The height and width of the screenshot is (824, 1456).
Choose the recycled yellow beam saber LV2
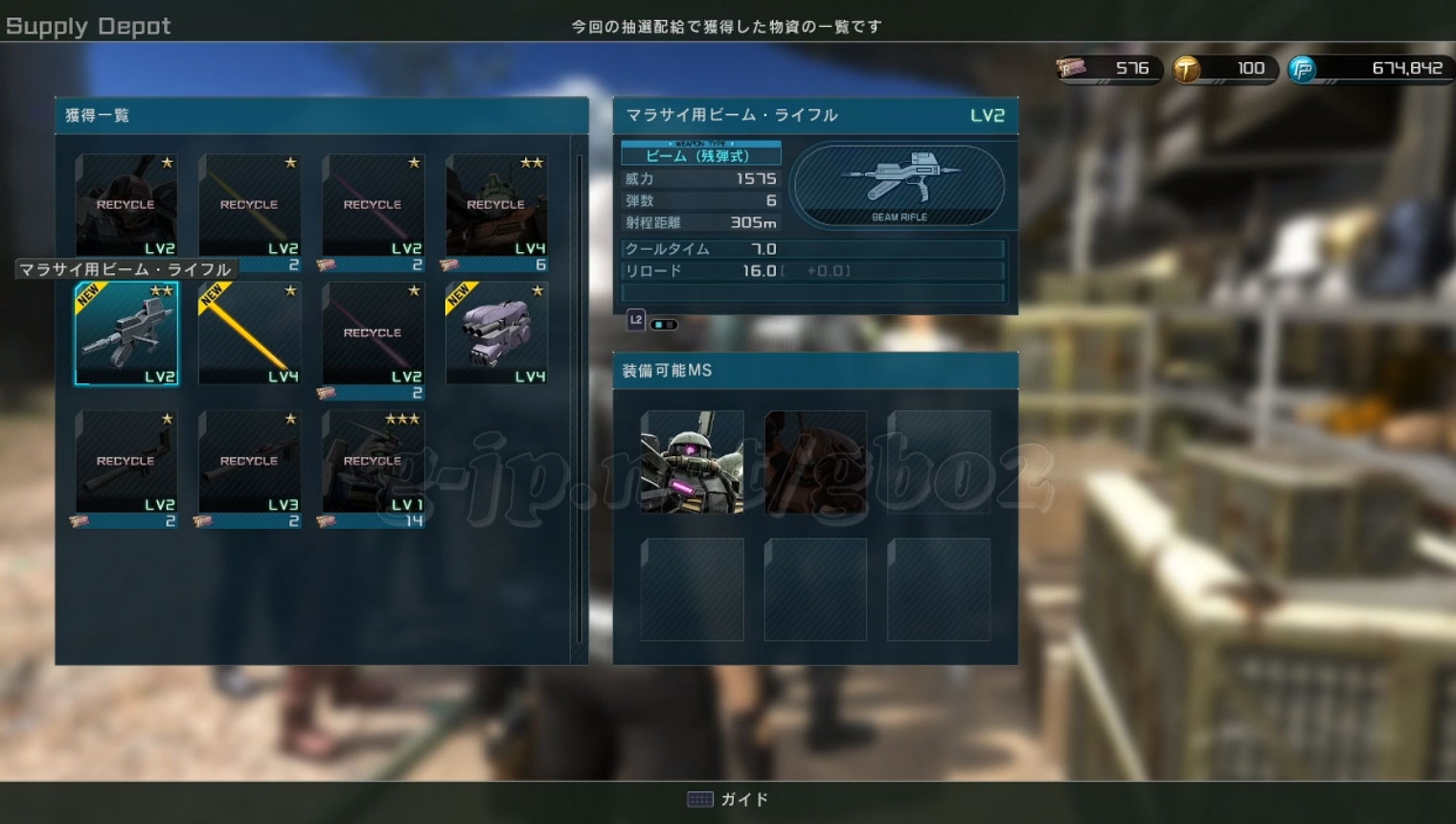point(249,205)
